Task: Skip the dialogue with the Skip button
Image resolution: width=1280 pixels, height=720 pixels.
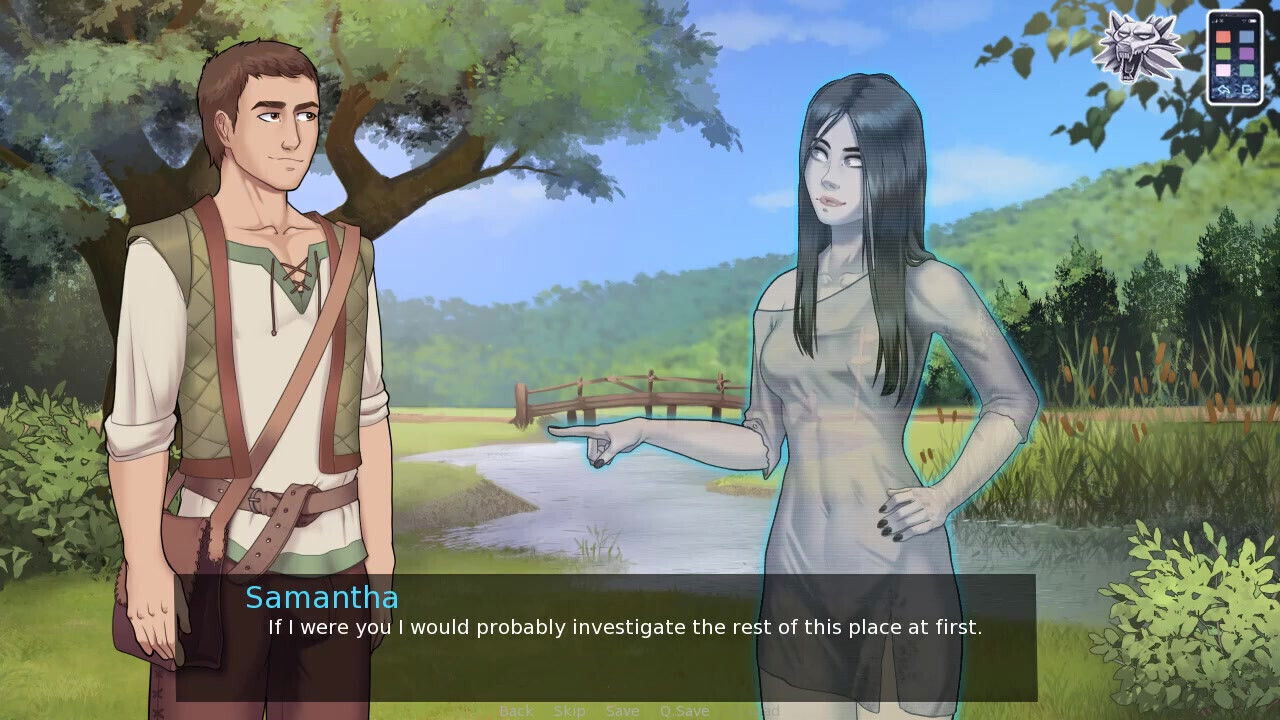Action: [x=569, y=711]
